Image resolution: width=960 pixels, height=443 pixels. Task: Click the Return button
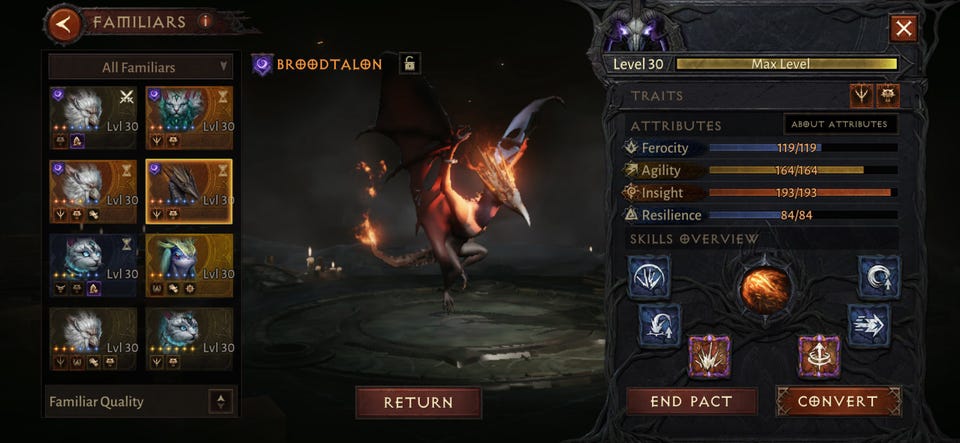point(418,402)
